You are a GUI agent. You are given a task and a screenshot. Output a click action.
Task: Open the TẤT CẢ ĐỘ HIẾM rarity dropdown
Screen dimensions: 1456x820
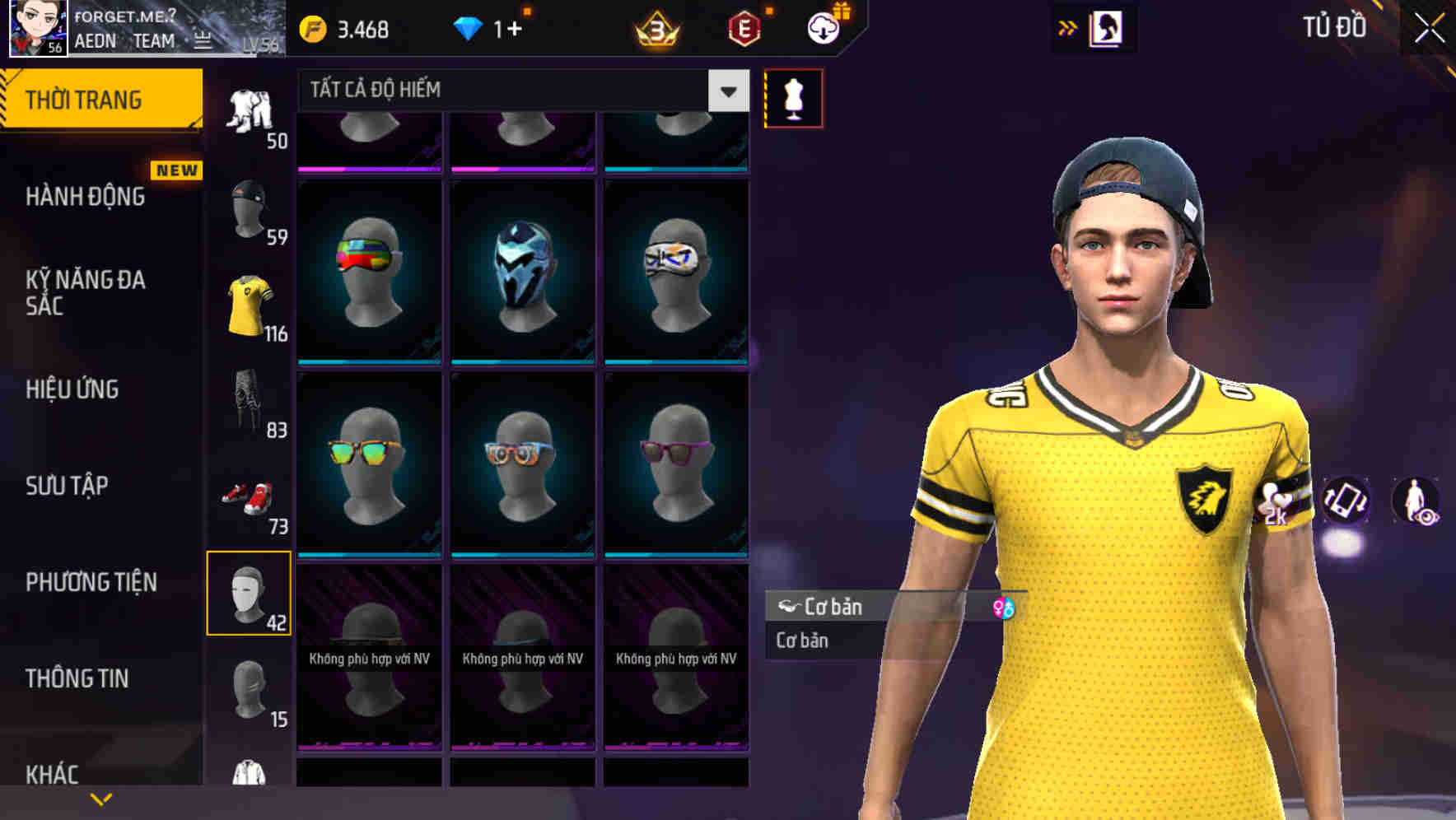pos(519,91)
